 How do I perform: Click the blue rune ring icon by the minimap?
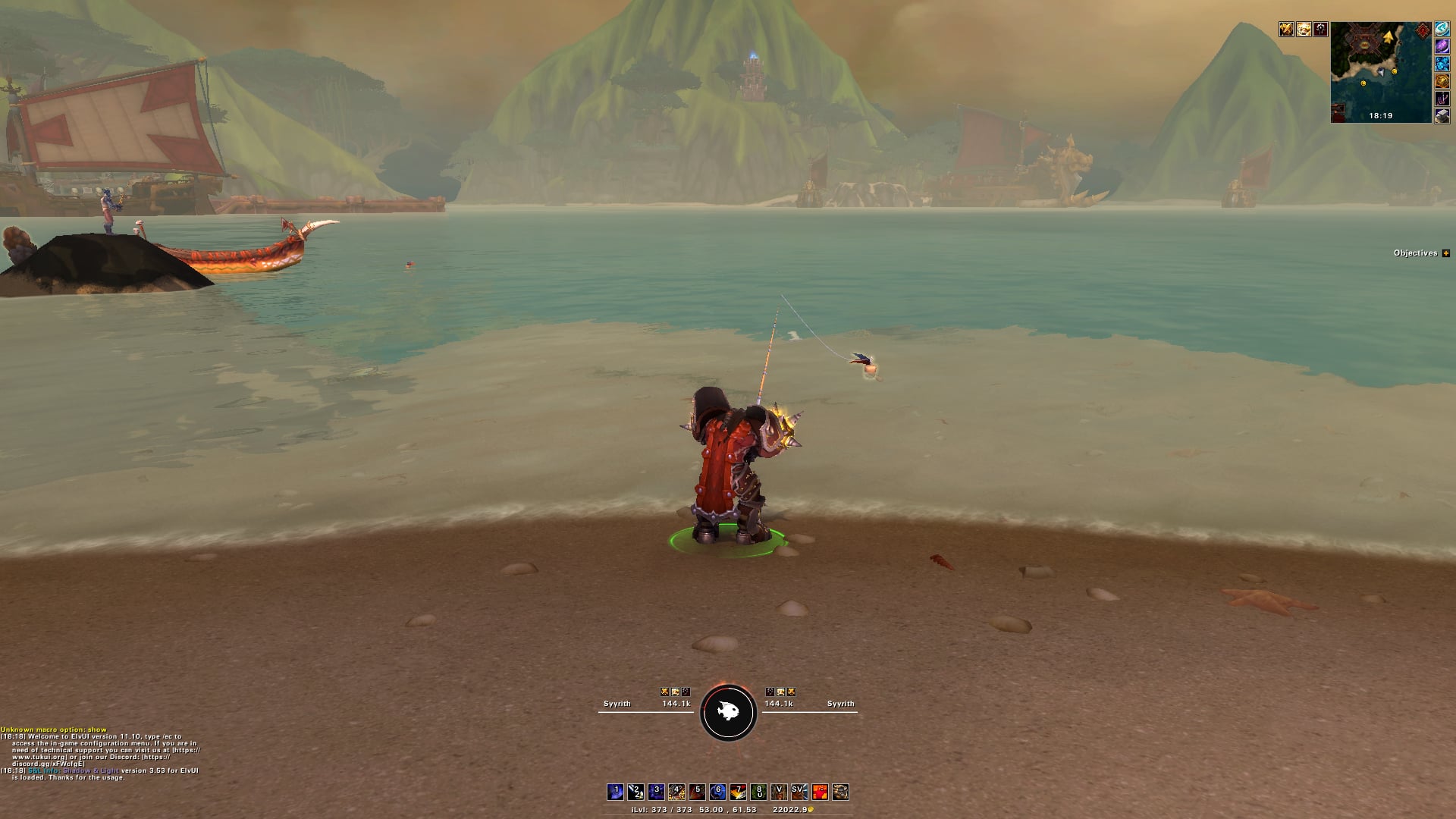[x=1442, y=30]
